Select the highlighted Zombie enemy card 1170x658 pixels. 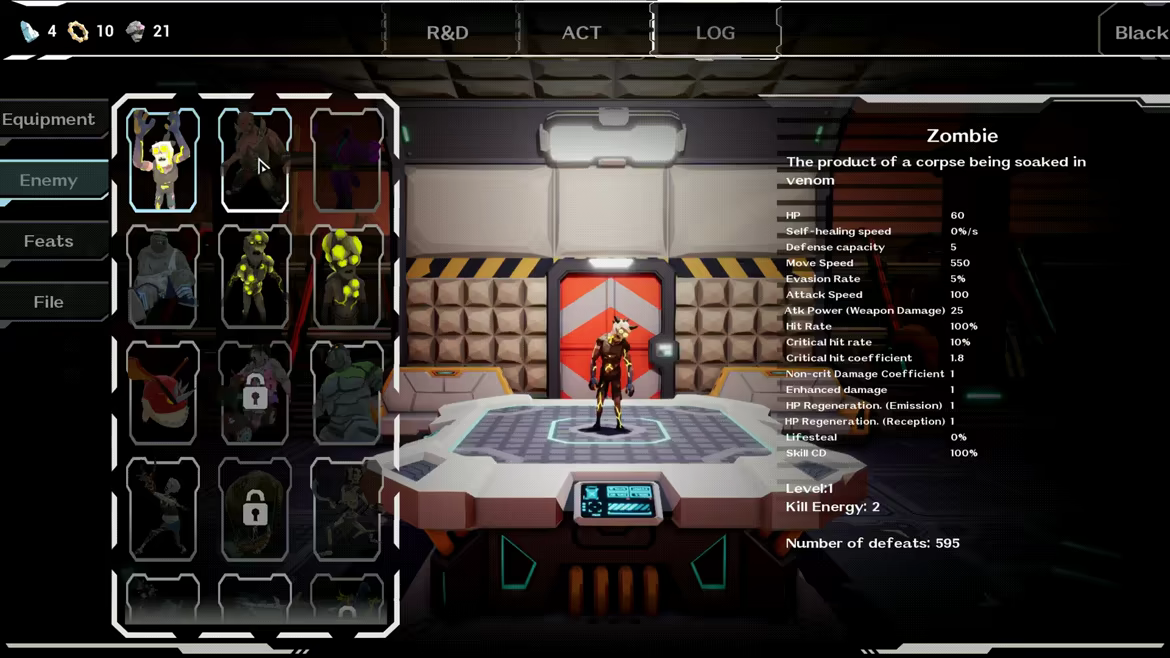tap(163, 160)
